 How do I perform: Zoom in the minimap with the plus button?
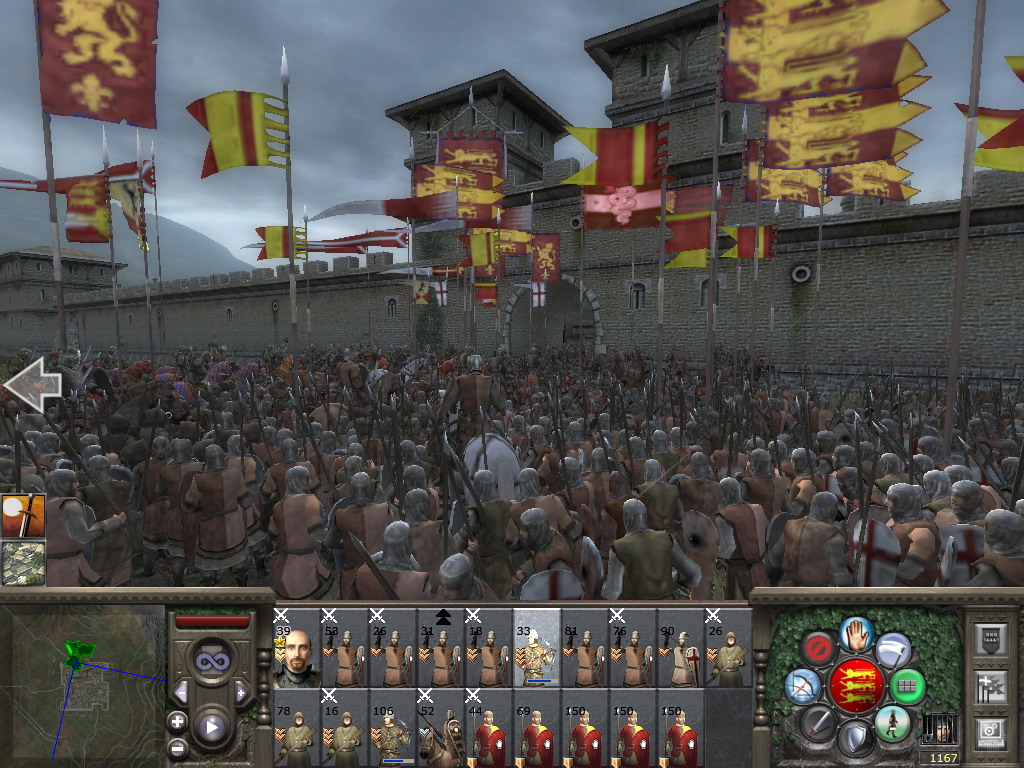[177, 721]
